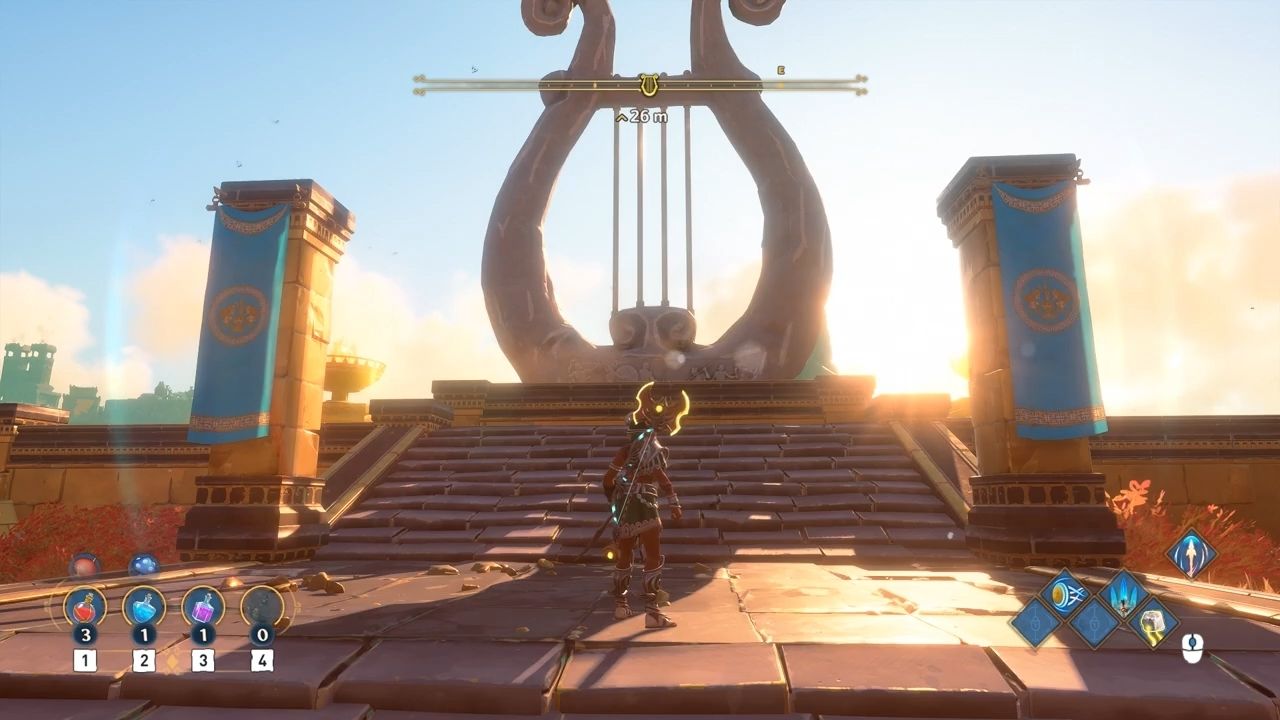This screenshot has height=720, width=1280.
Task: Click the pomegranate icon above the potions
Action: point(85,565)
